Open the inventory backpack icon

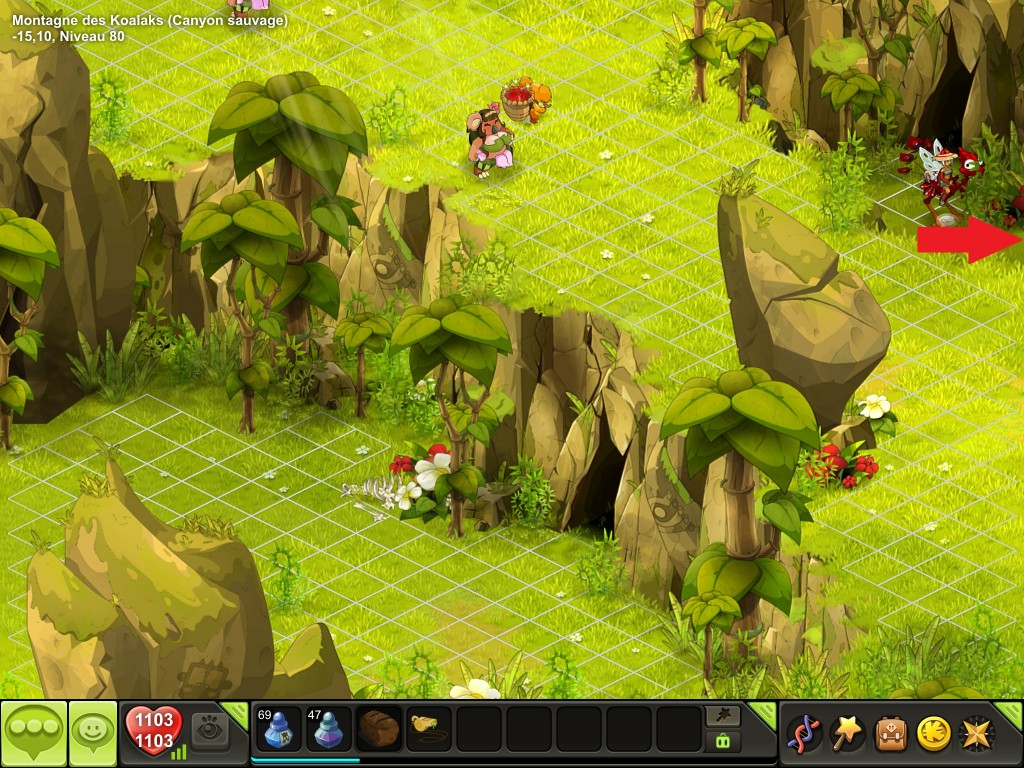click(x=891, y=733)
